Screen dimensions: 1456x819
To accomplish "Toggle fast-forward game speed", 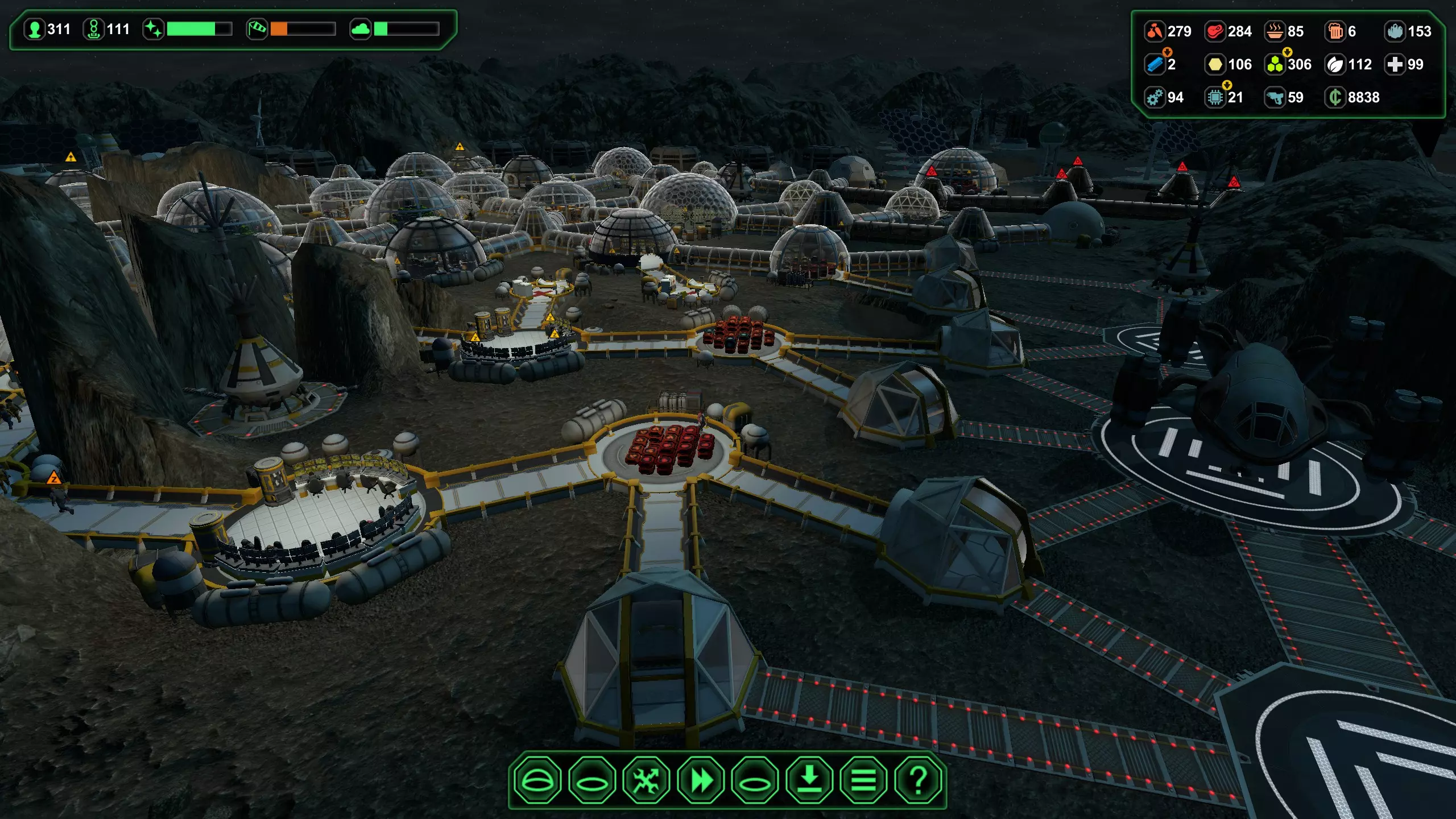I will [701, 780].
